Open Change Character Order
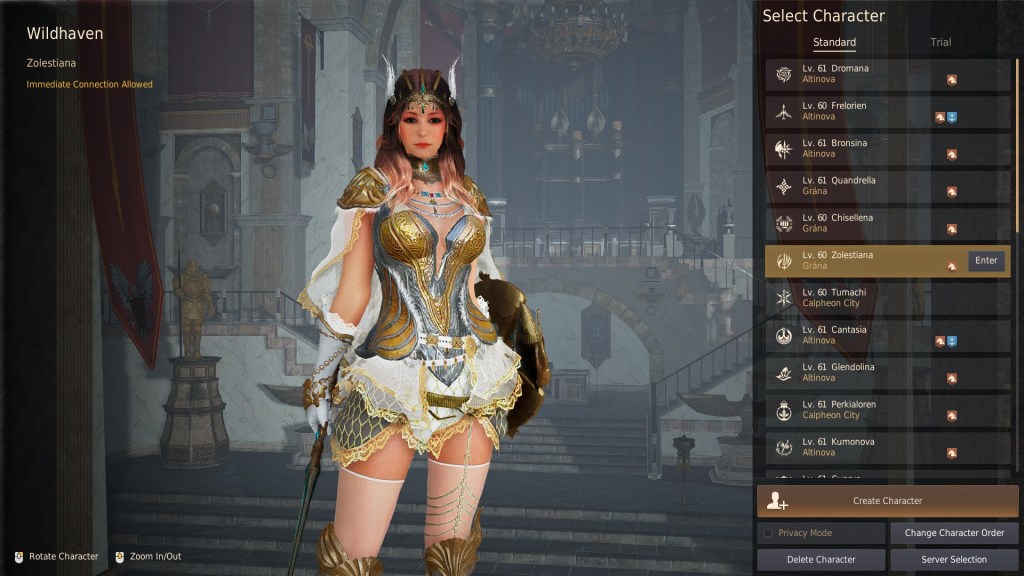This screenshot has width=1024, height=576. (954, 533)
